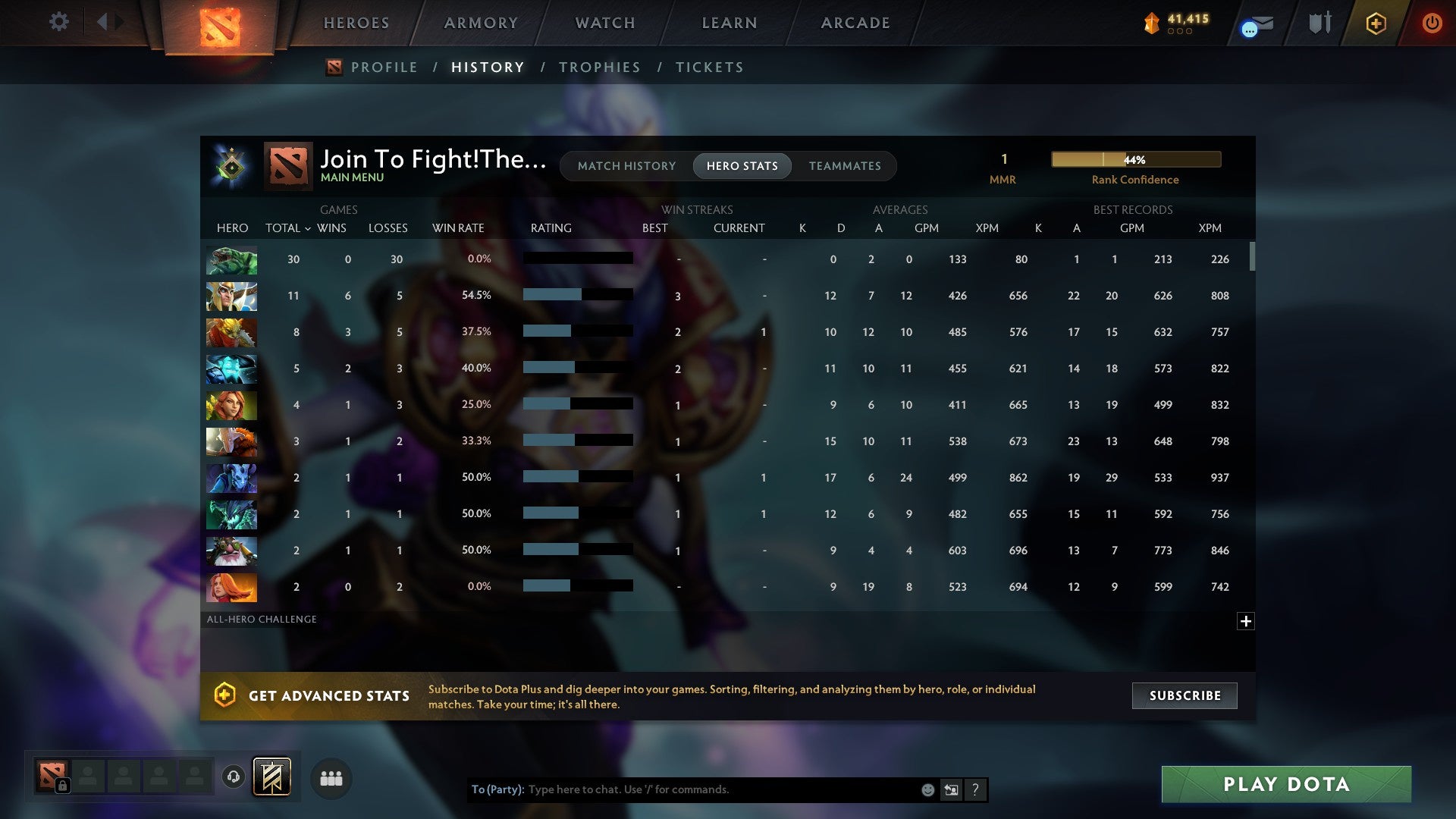Click the headset voice chat icon
1456x819 pixels.
click(x=233, y=778)
